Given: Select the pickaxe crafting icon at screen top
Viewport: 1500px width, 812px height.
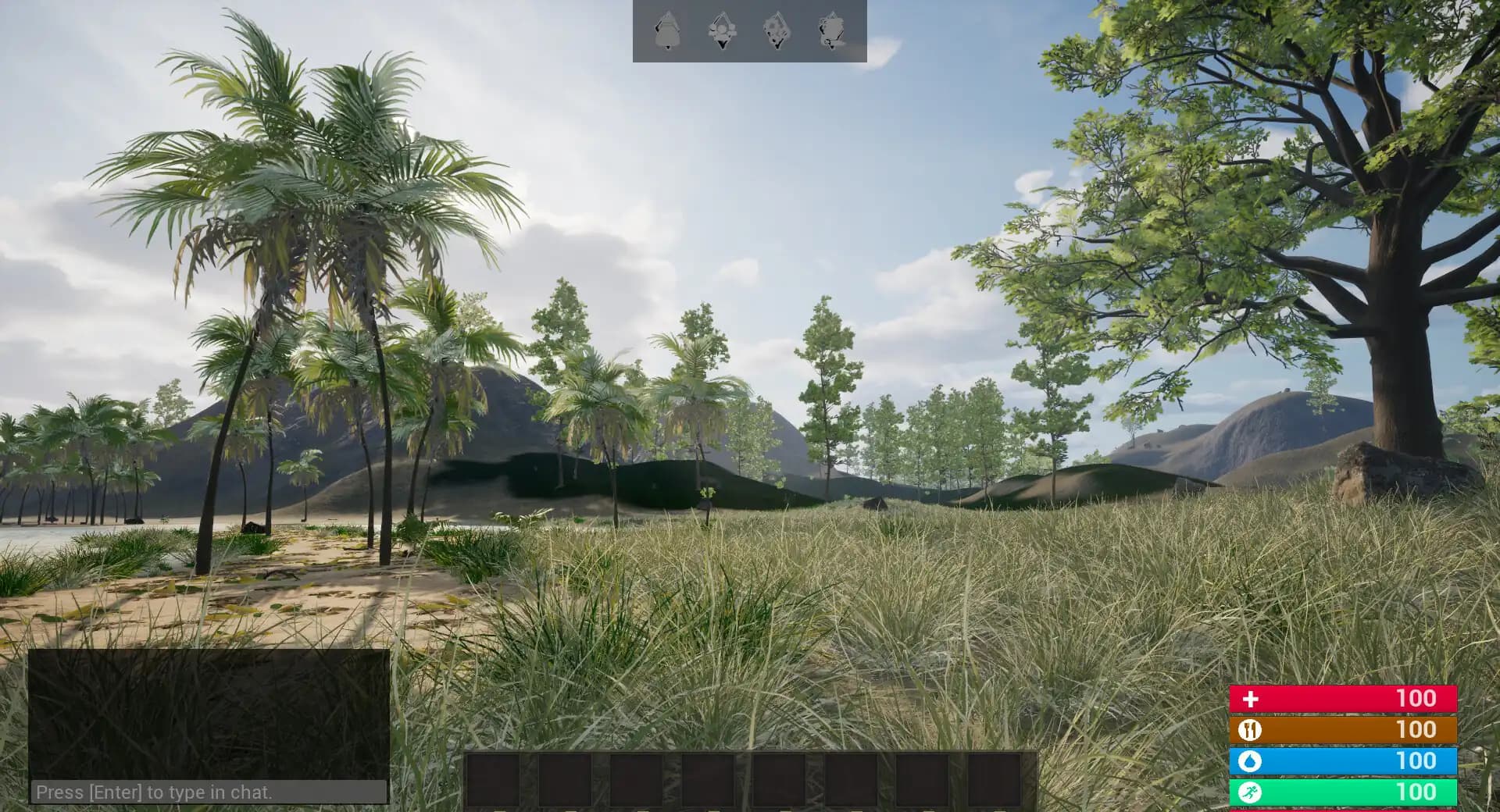Looking at the screenshot, I should pos(723,29).
